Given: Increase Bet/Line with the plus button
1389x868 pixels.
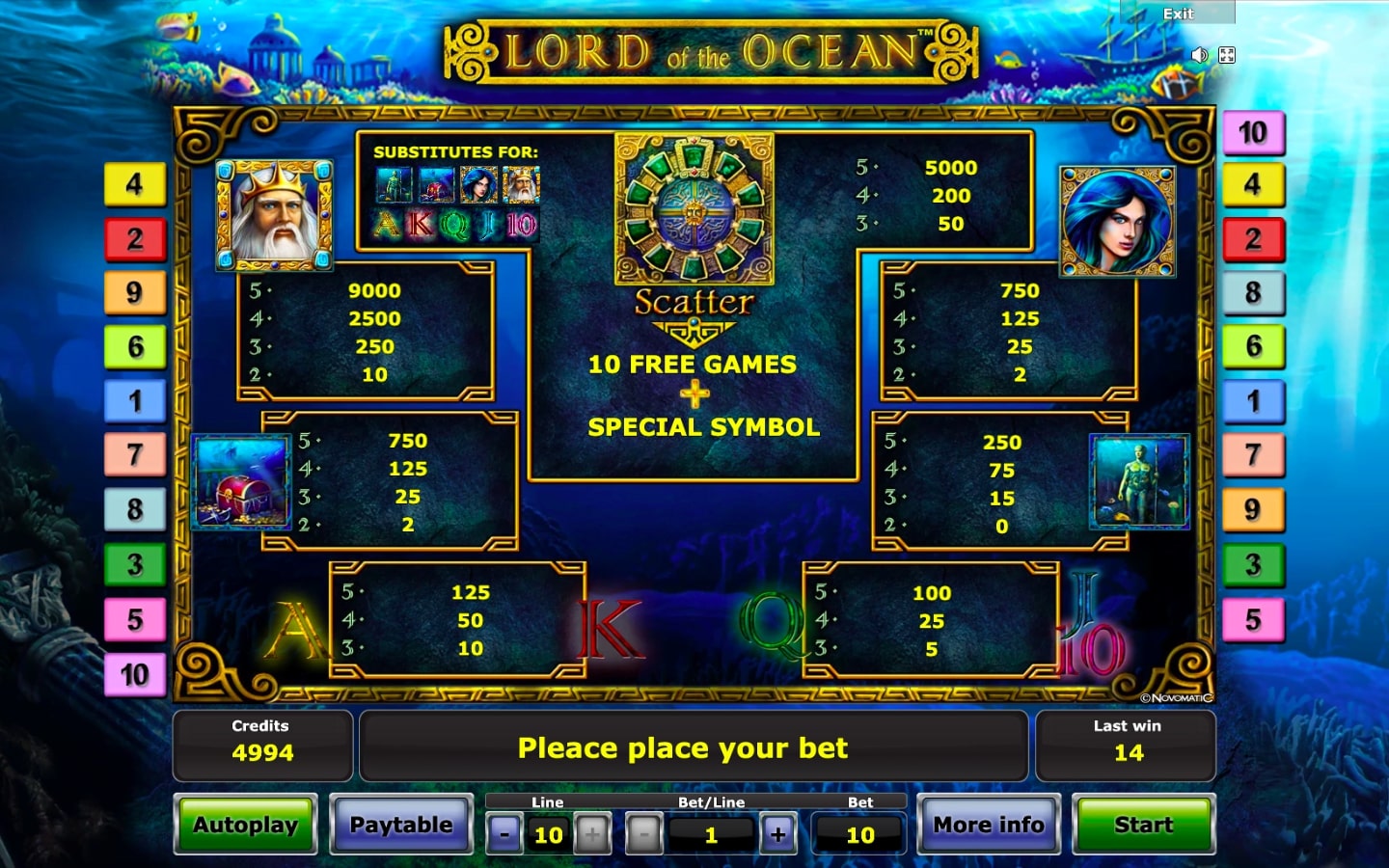Looking at the screenshot, I should tap(777, 833).
